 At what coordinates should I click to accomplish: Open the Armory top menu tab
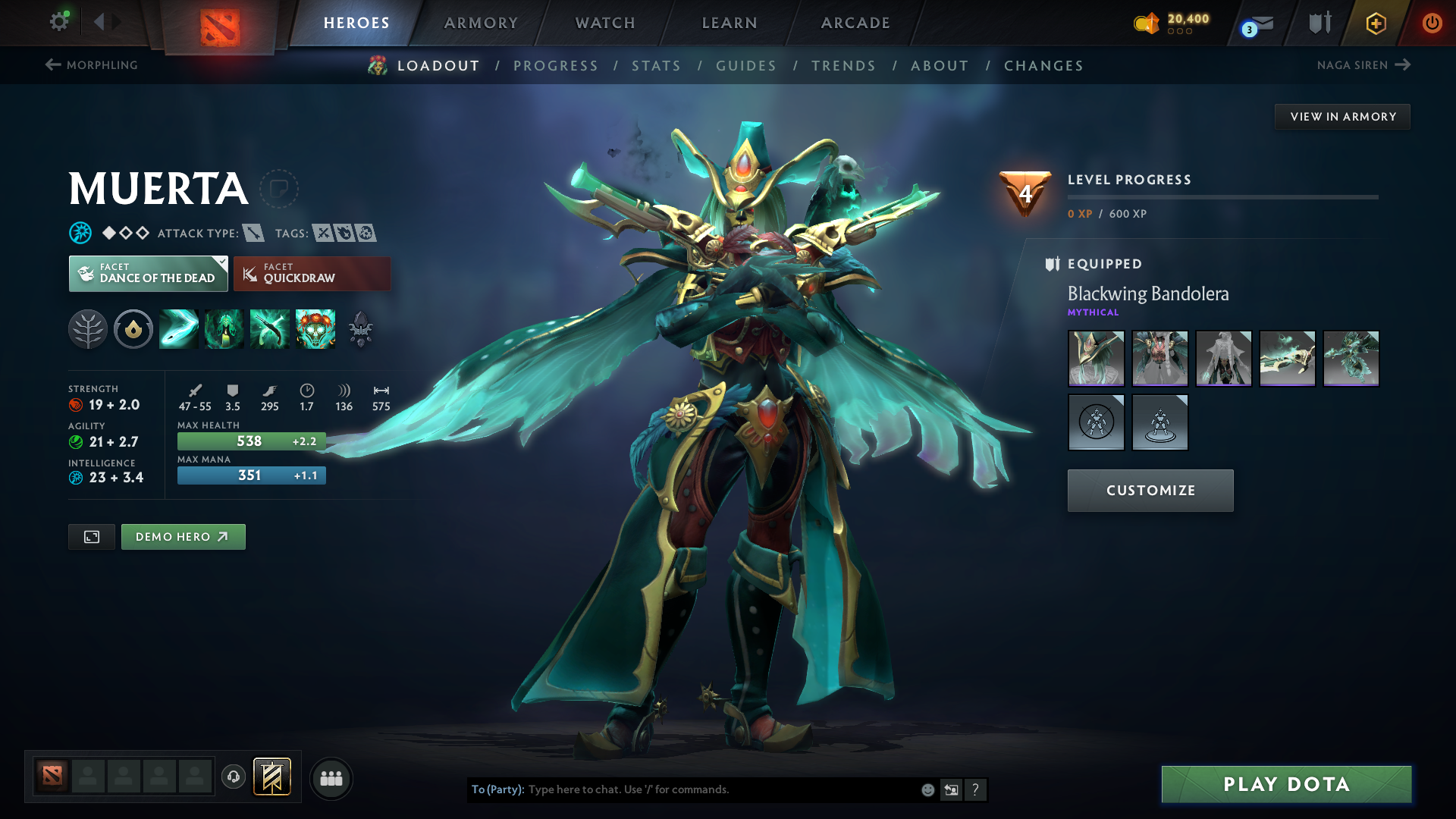point(481,23)
